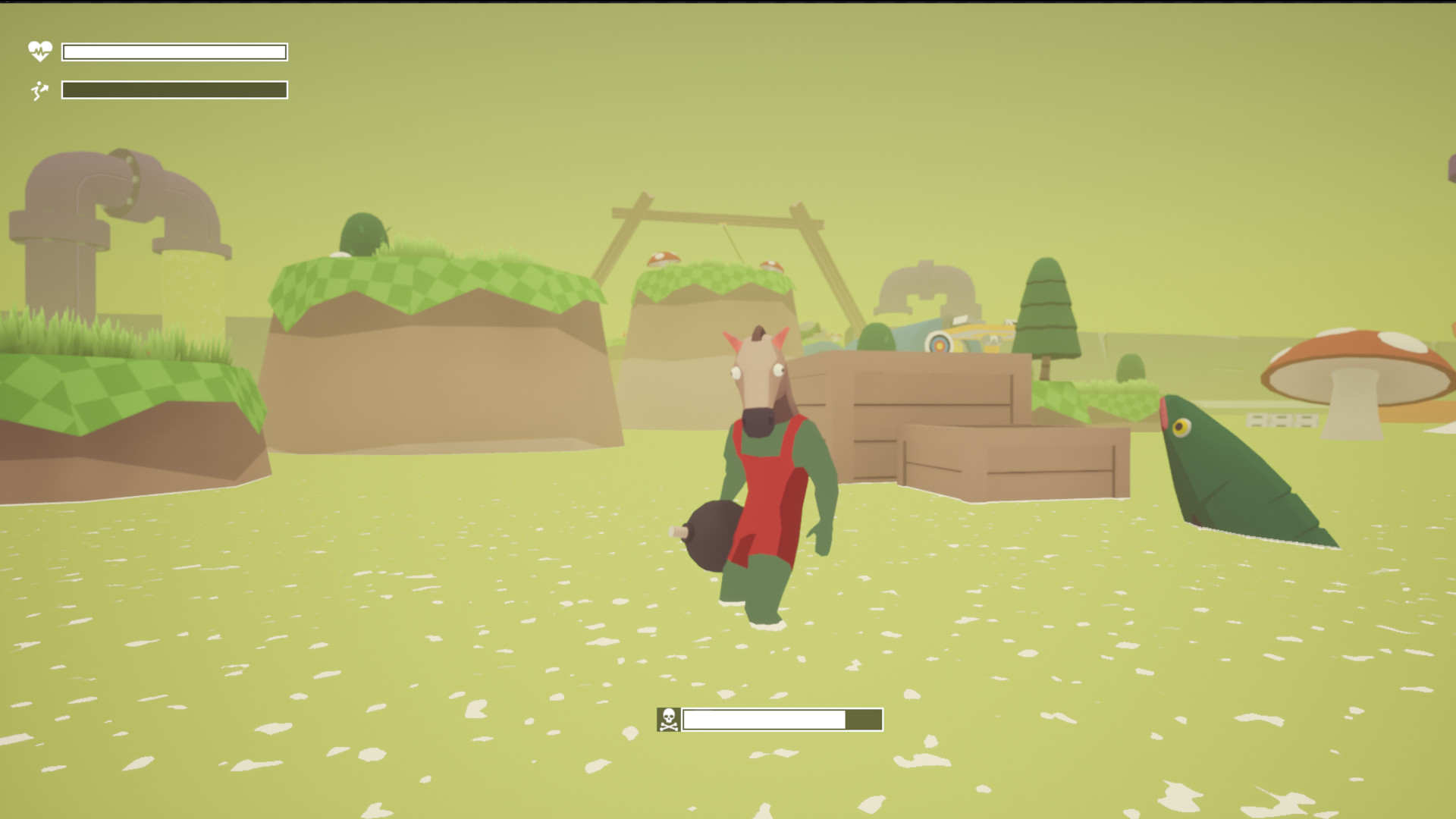Click the horse character's head
This screenshot has height=819, width=1456.
click(758, 372)
